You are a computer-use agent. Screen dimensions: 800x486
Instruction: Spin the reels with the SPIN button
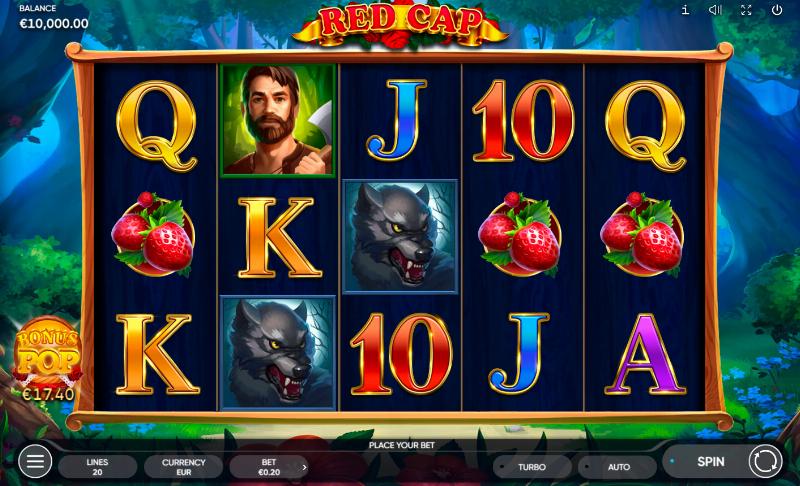(710, 462)
